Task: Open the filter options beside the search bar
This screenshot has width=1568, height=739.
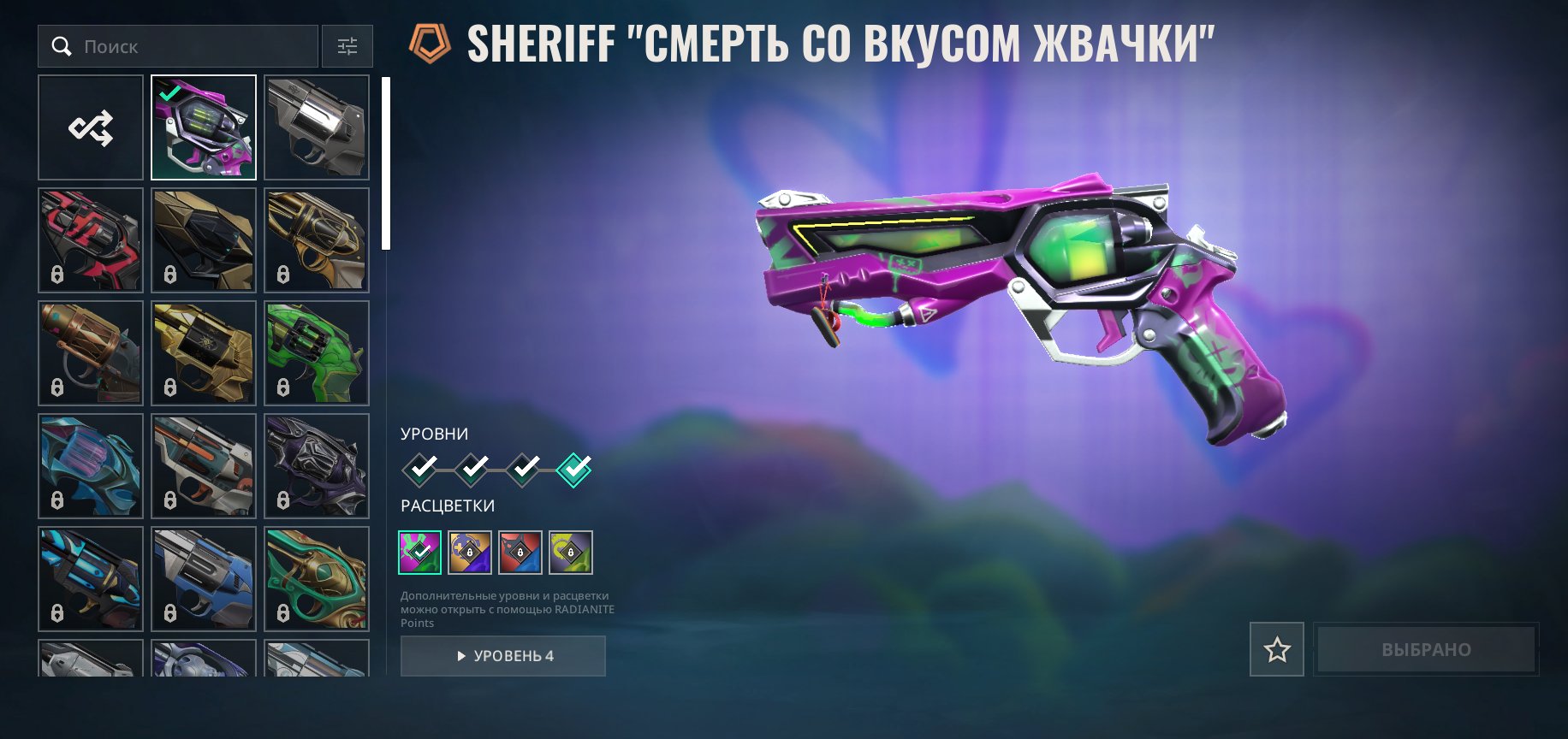Action: pyautogui.click(x=347, y=46)
